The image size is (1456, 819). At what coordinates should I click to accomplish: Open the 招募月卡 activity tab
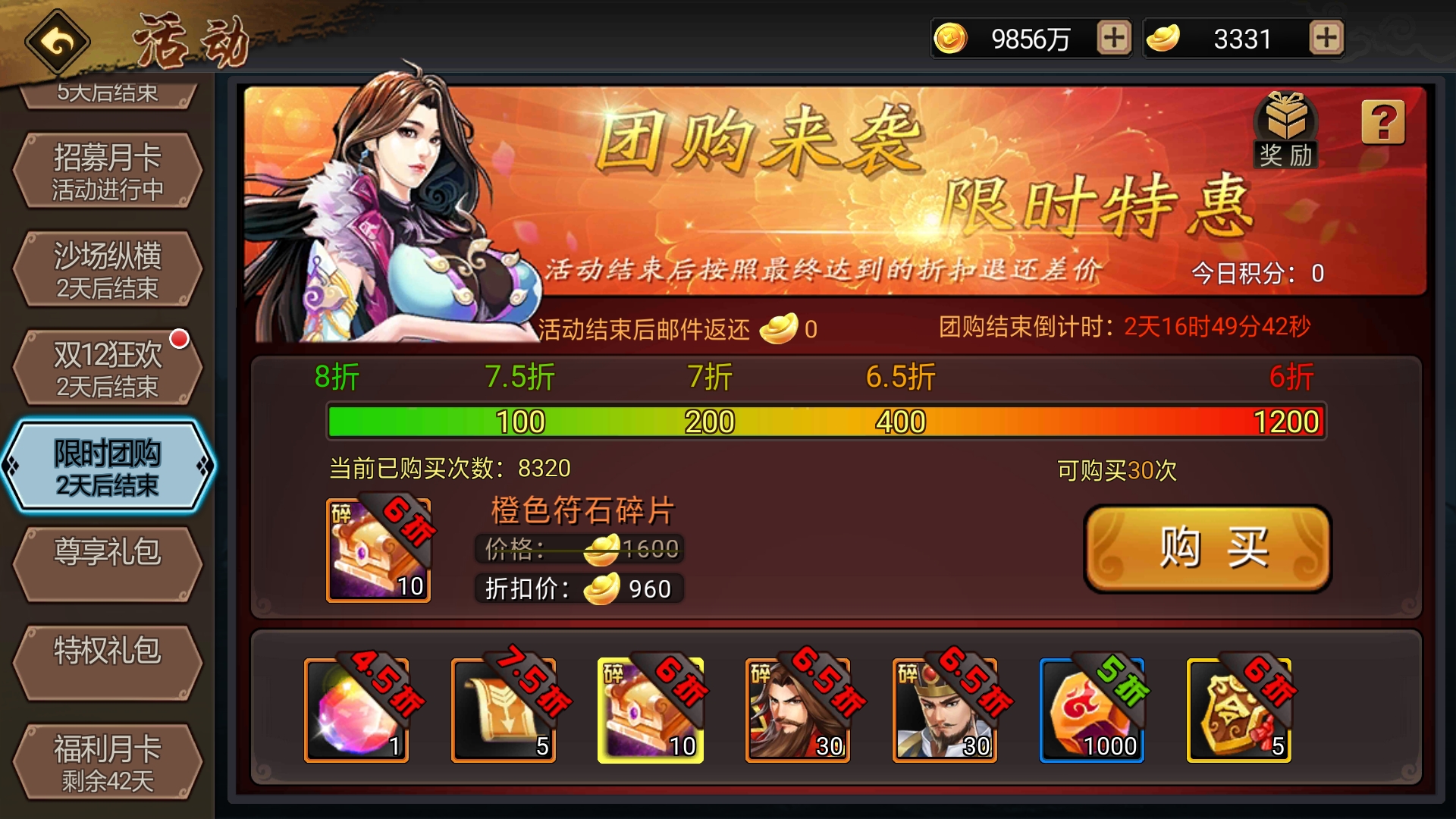click(107, 168)
